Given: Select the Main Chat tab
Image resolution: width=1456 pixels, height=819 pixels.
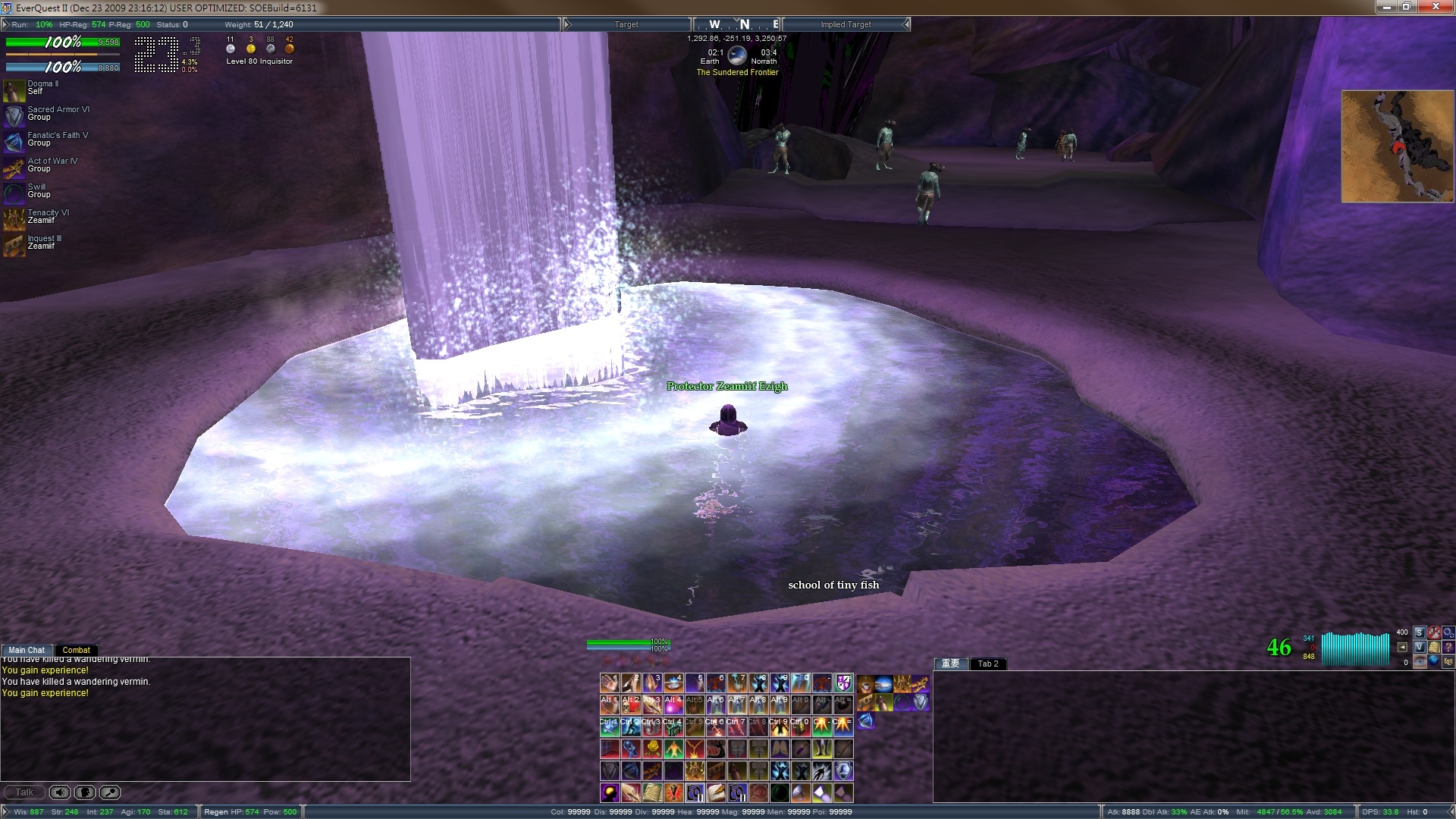Looking at the screenshot, I should (27, 650).
